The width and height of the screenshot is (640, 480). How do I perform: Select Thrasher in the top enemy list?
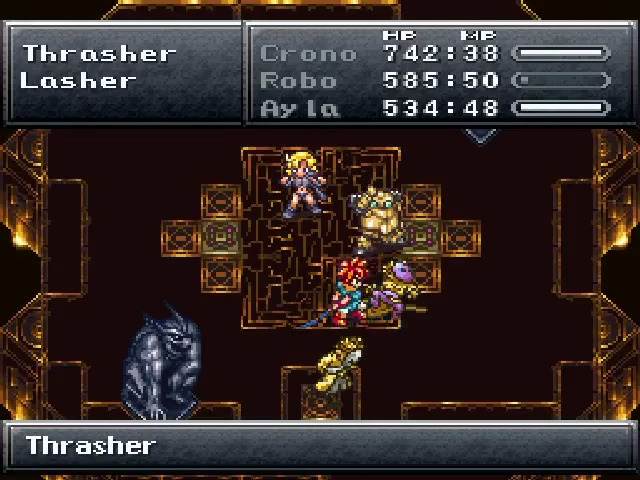pos(99,53)
